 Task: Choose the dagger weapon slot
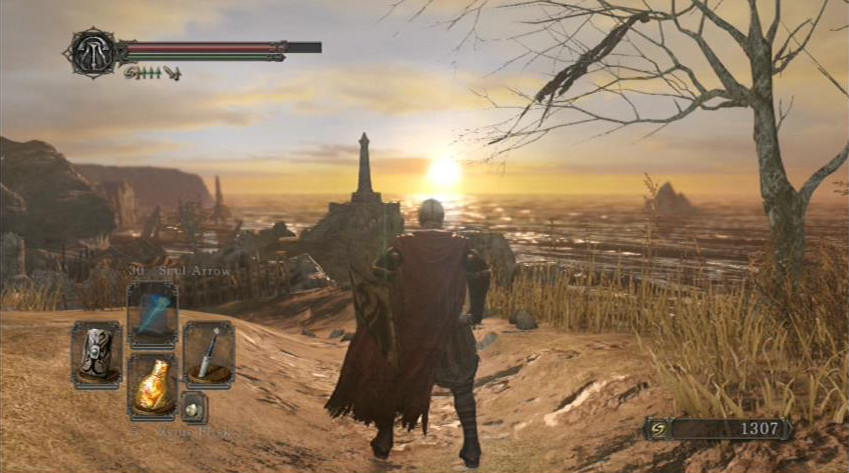coord(209,355)
